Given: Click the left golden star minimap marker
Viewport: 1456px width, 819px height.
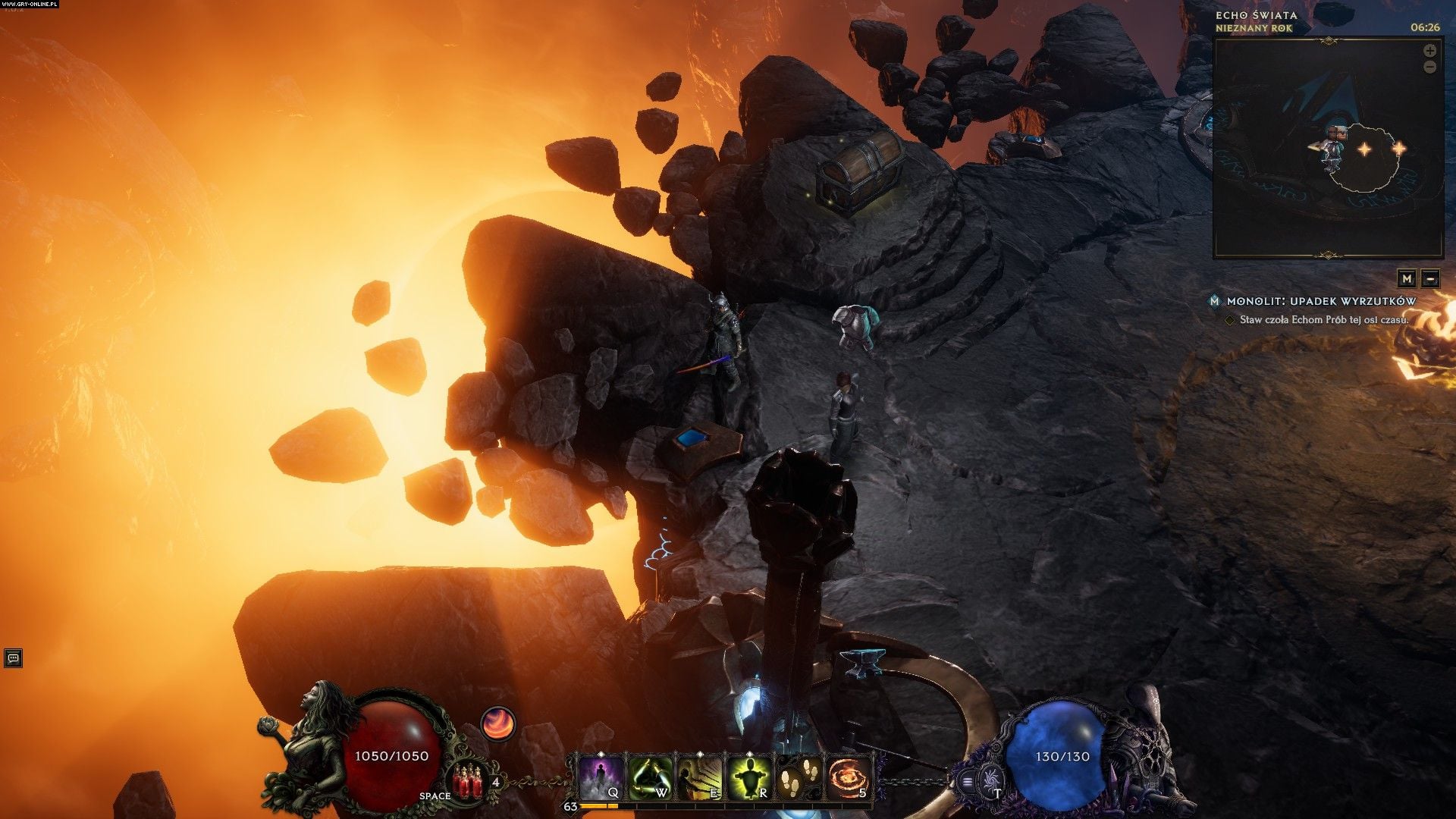Looking at the screenshot, I should [1364, 149].
